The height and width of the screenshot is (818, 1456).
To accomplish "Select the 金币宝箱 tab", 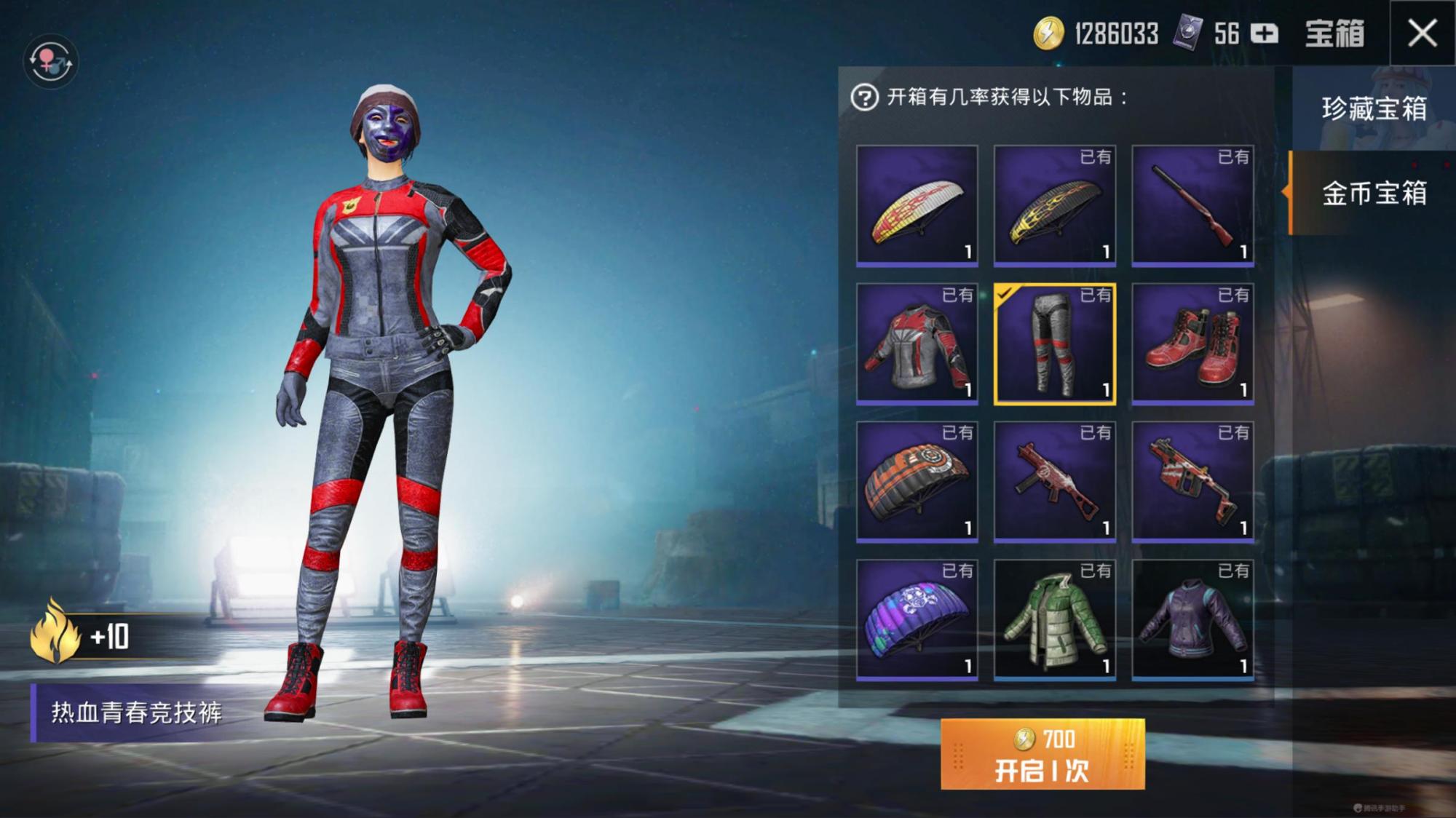I will pyautogui.click(x=1374, y=194).
